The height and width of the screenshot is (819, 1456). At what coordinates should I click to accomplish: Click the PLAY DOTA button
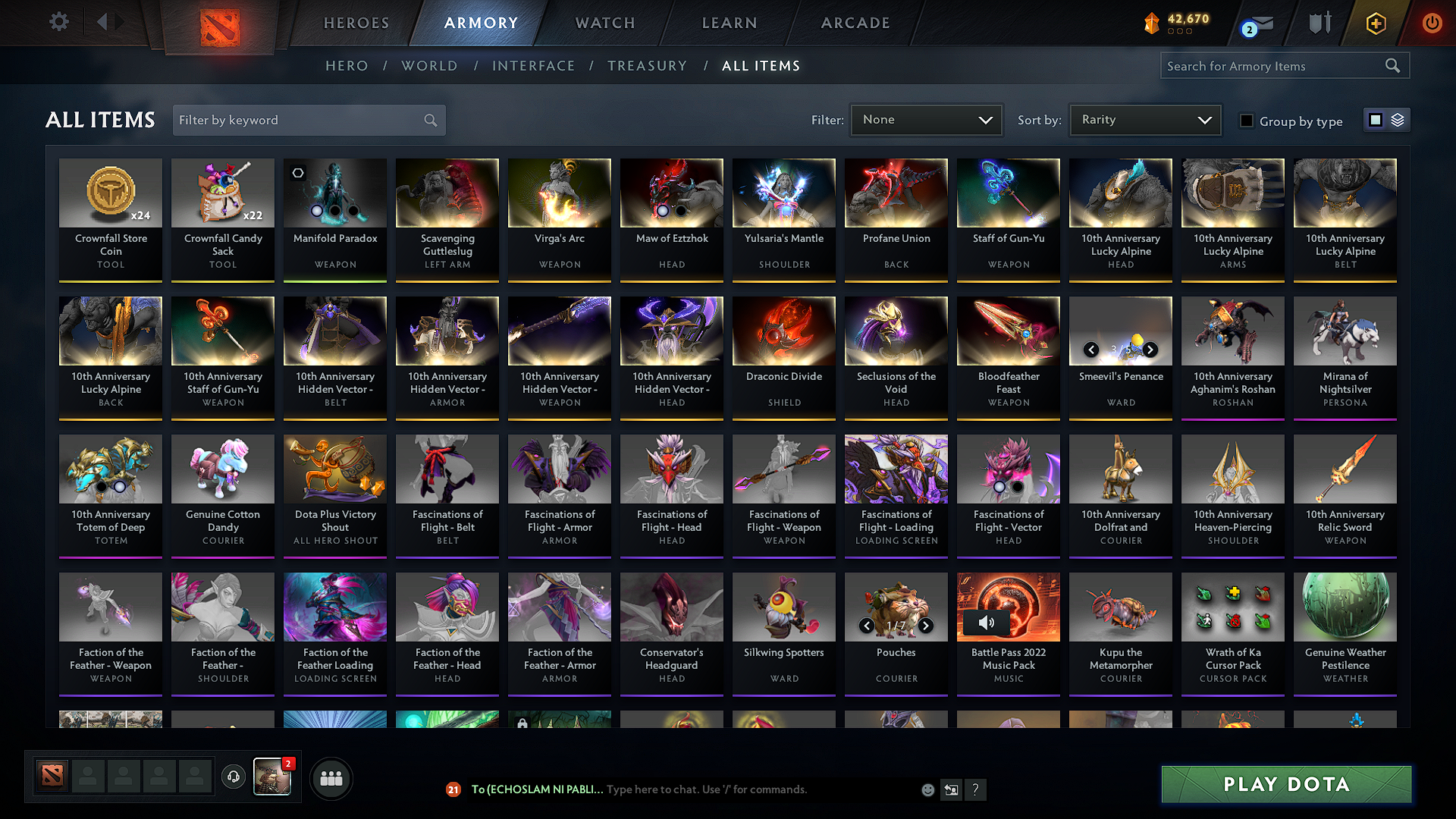(1285, 785)
